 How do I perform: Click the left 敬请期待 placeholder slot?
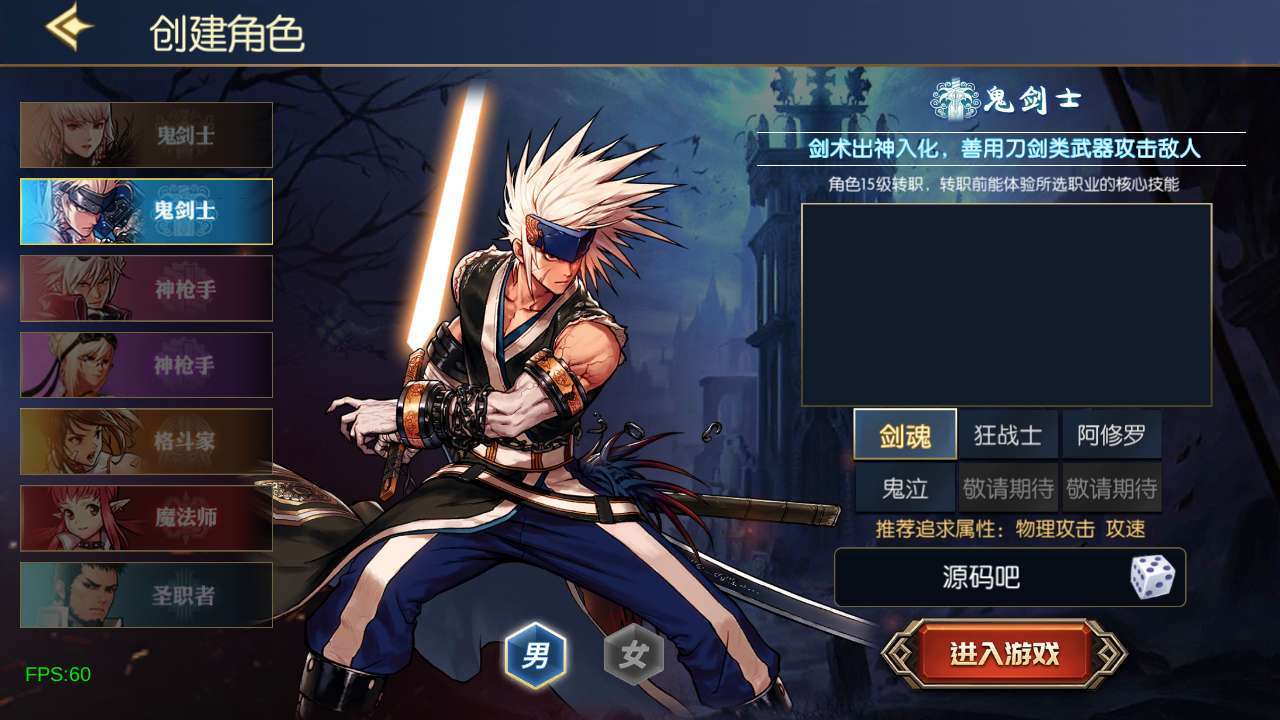(x=1008, y=487)
